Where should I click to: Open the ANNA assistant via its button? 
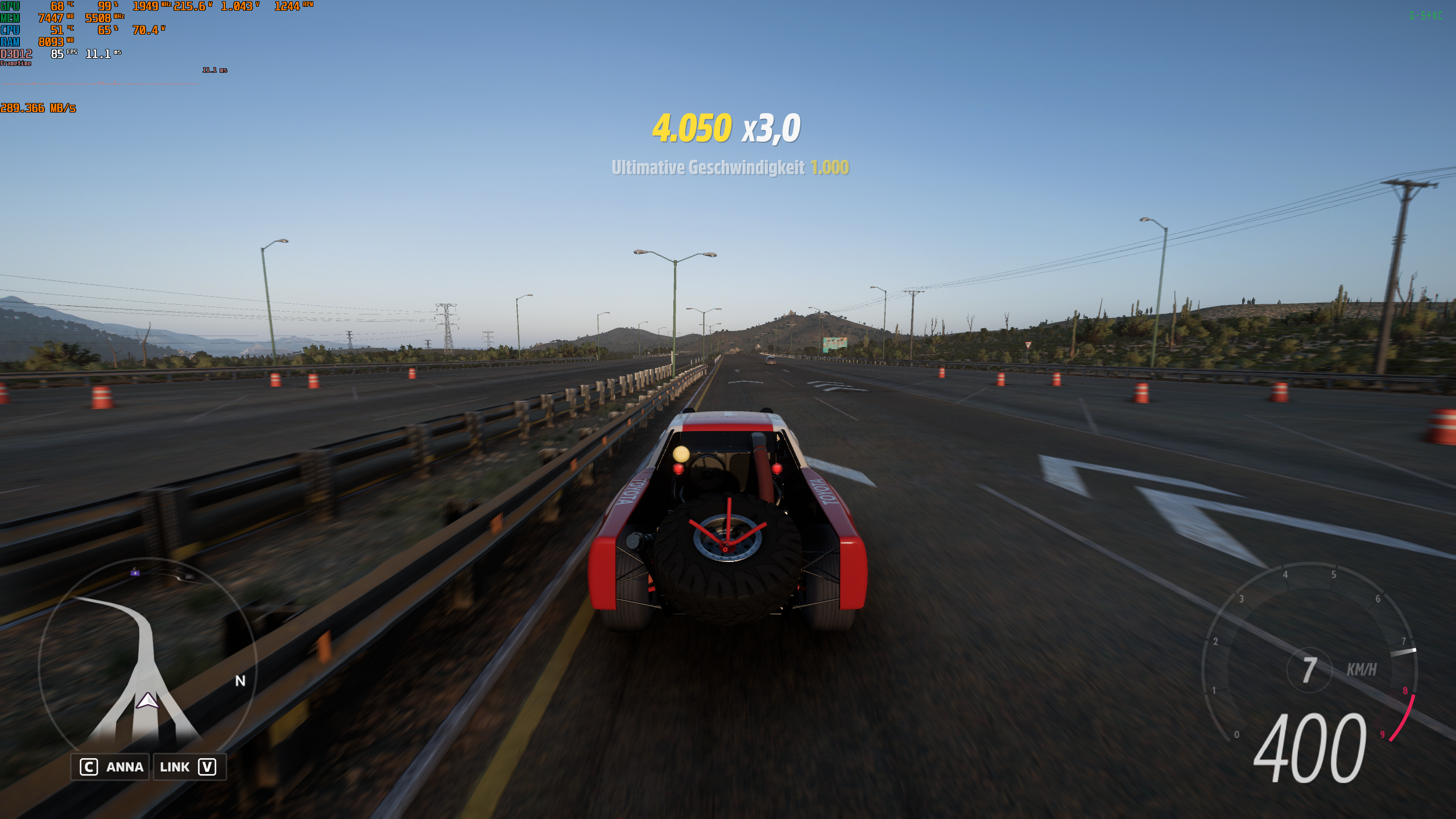110,767
